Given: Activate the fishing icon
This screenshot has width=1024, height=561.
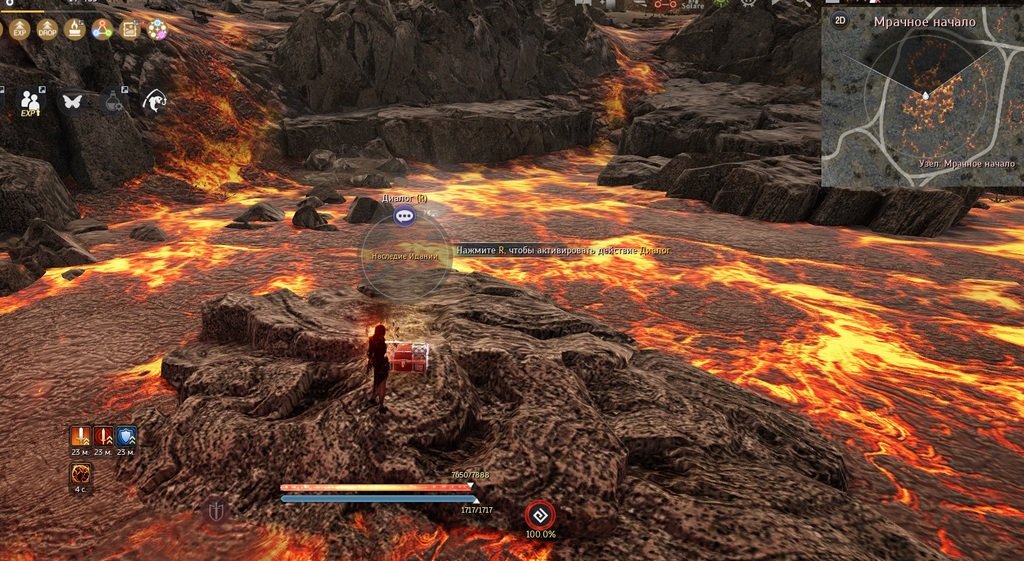Looking at the screenshot, I should pos(154,101).
